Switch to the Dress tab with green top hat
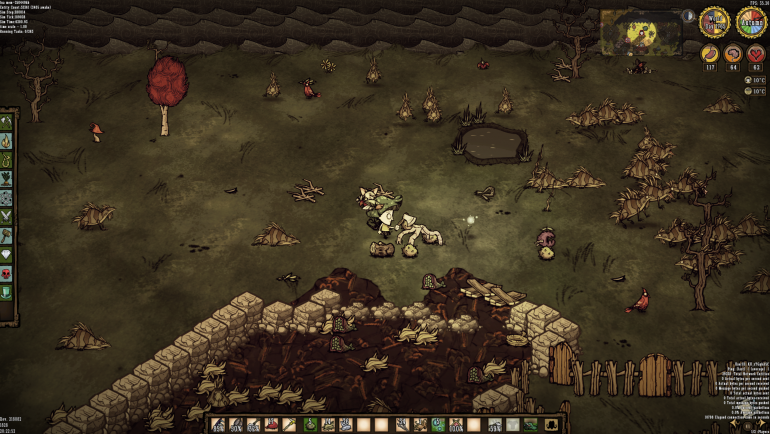Screen dimensions: 770x434 click(x=7, y=291)
